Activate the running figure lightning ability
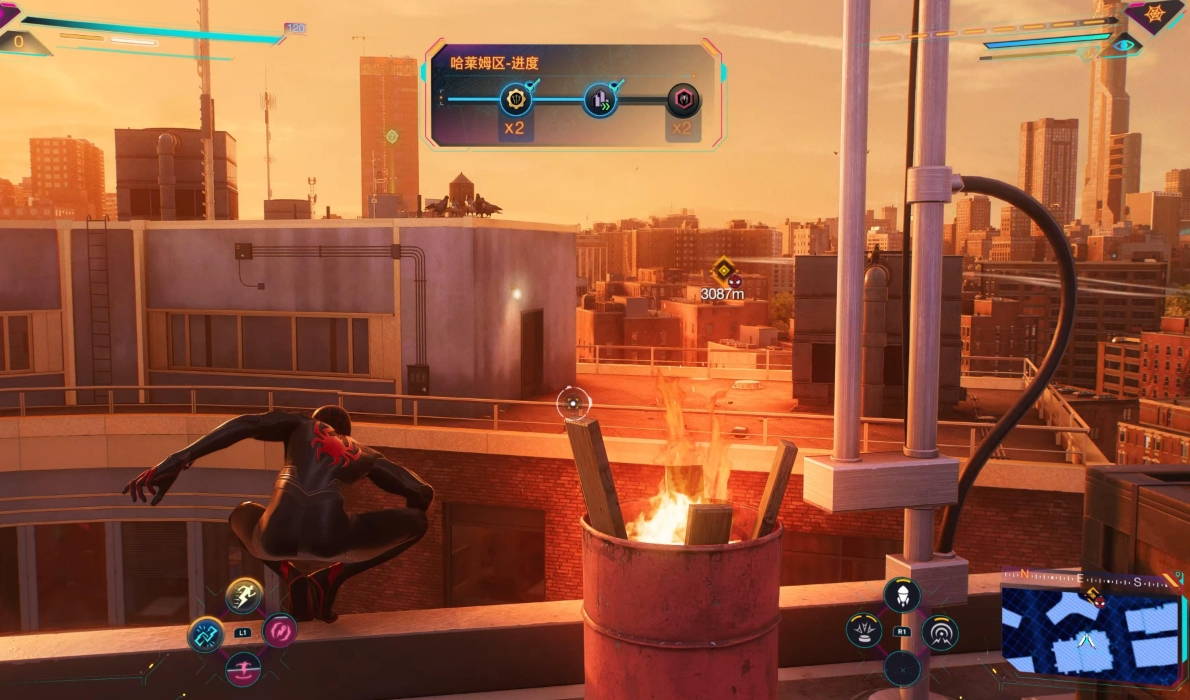This screenshot has width=1190, height=700. point(244,596)
